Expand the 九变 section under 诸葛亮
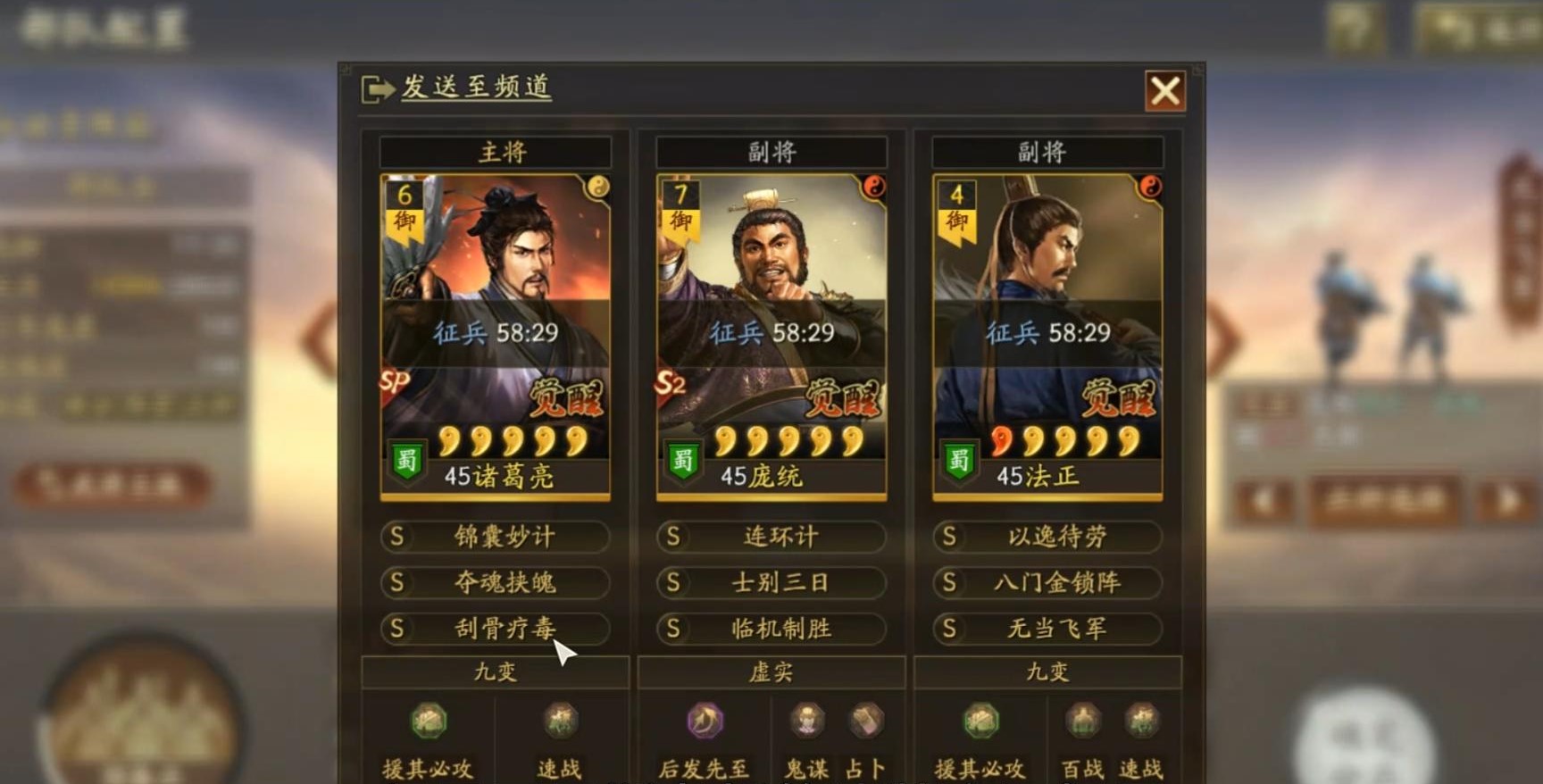 (496, 671)
